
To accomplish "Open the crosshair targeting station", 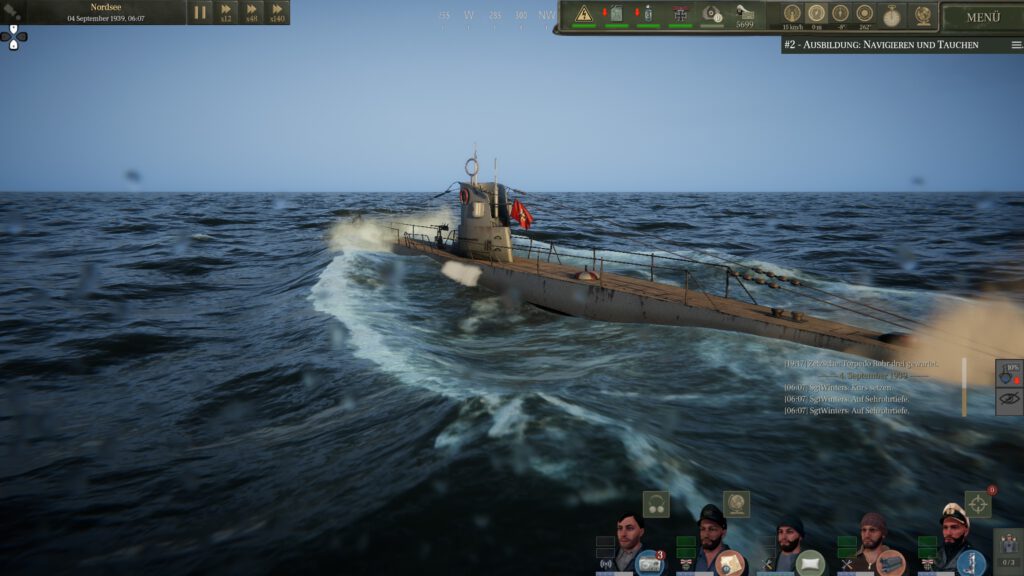I will (977, 503).
